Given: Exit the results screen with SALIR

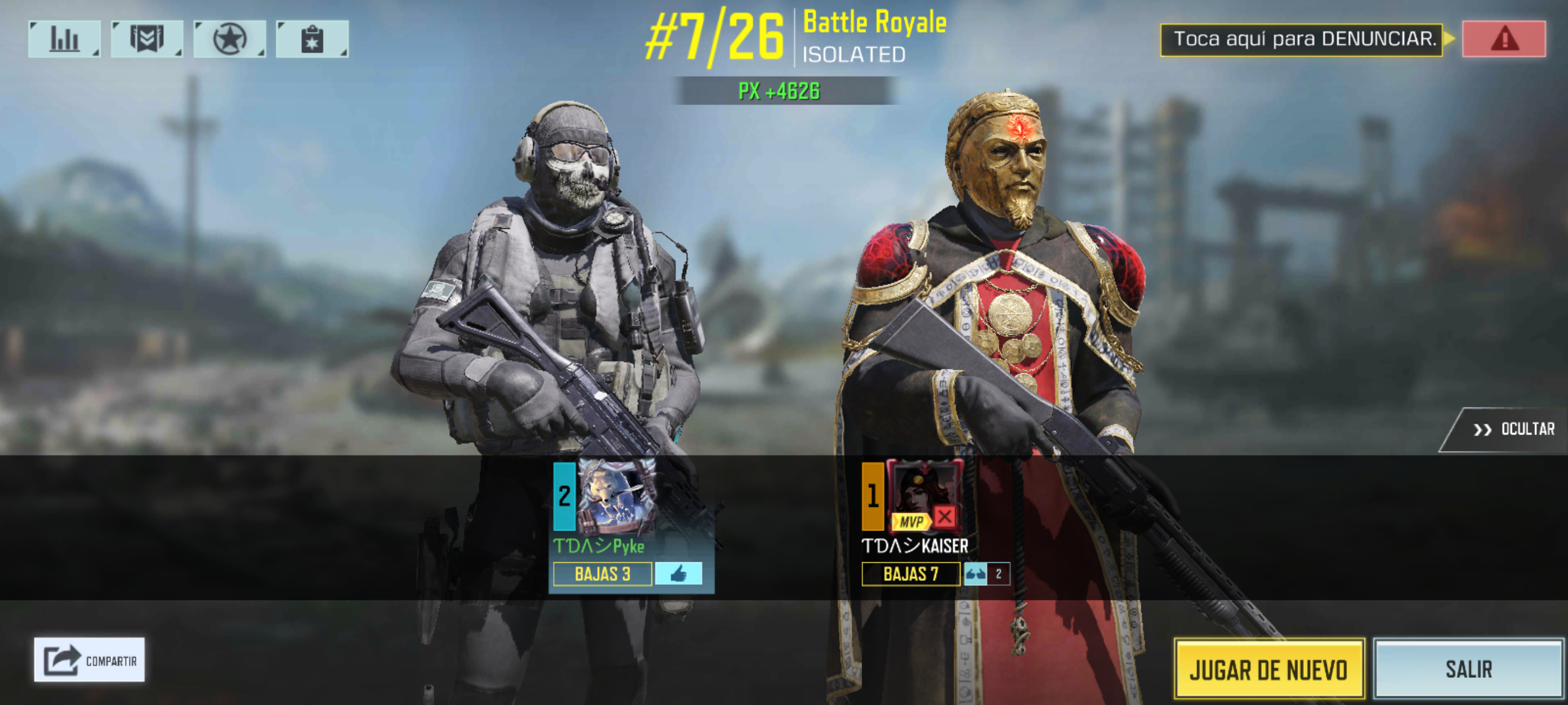Looking at the screenshot, I should (x=1468, y=669).
